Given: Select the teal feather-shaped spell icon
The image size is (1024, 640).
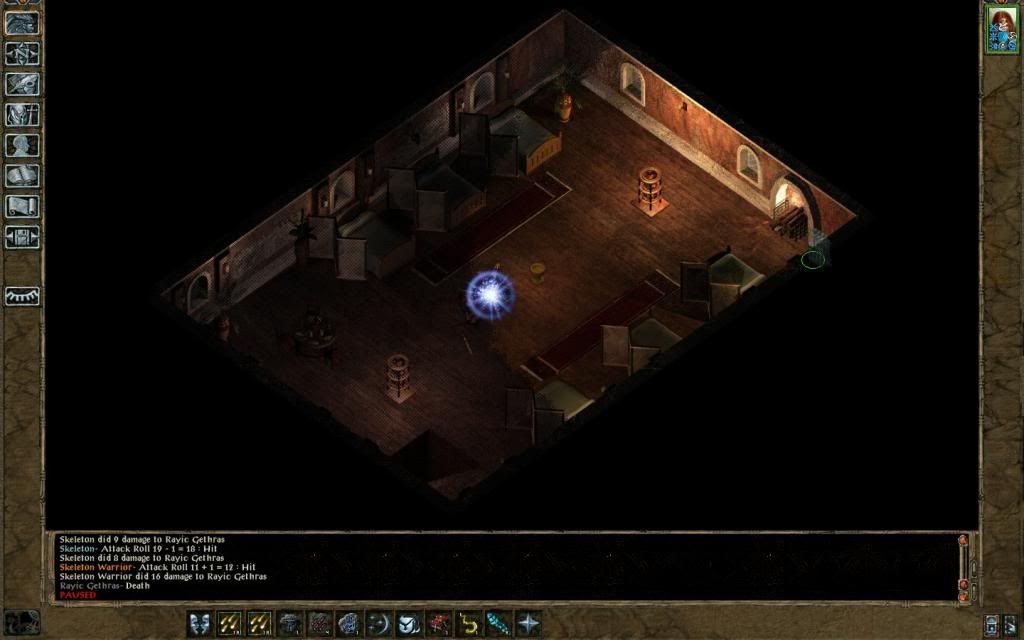Looking at the screenshot, I should point(498,623).
